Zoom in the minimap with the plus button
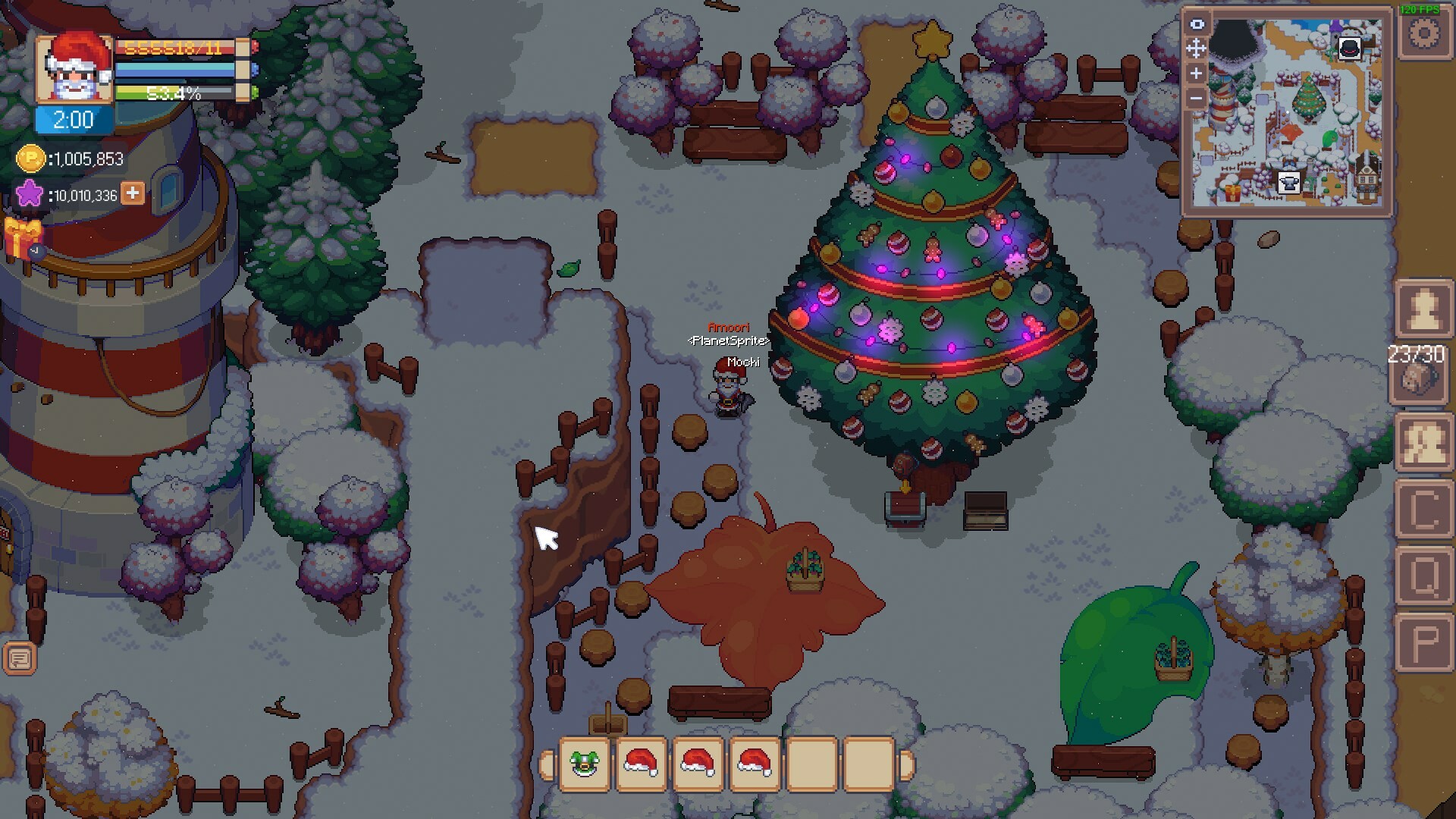This screenshot has width=1456, height=819. (x=1196, y=73)
